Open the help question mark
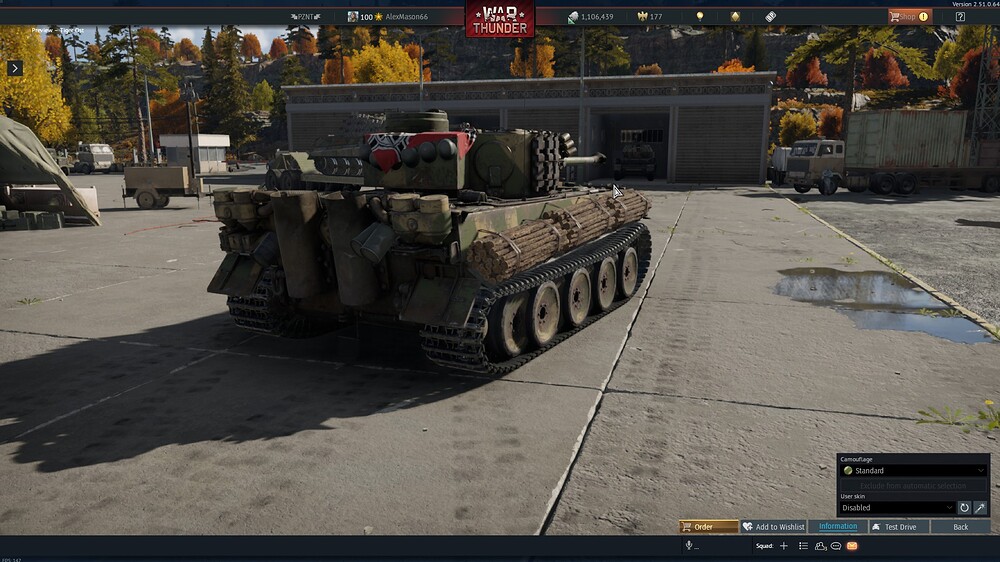The height and width of the screenshot is (562, 1000). [960, 16]
